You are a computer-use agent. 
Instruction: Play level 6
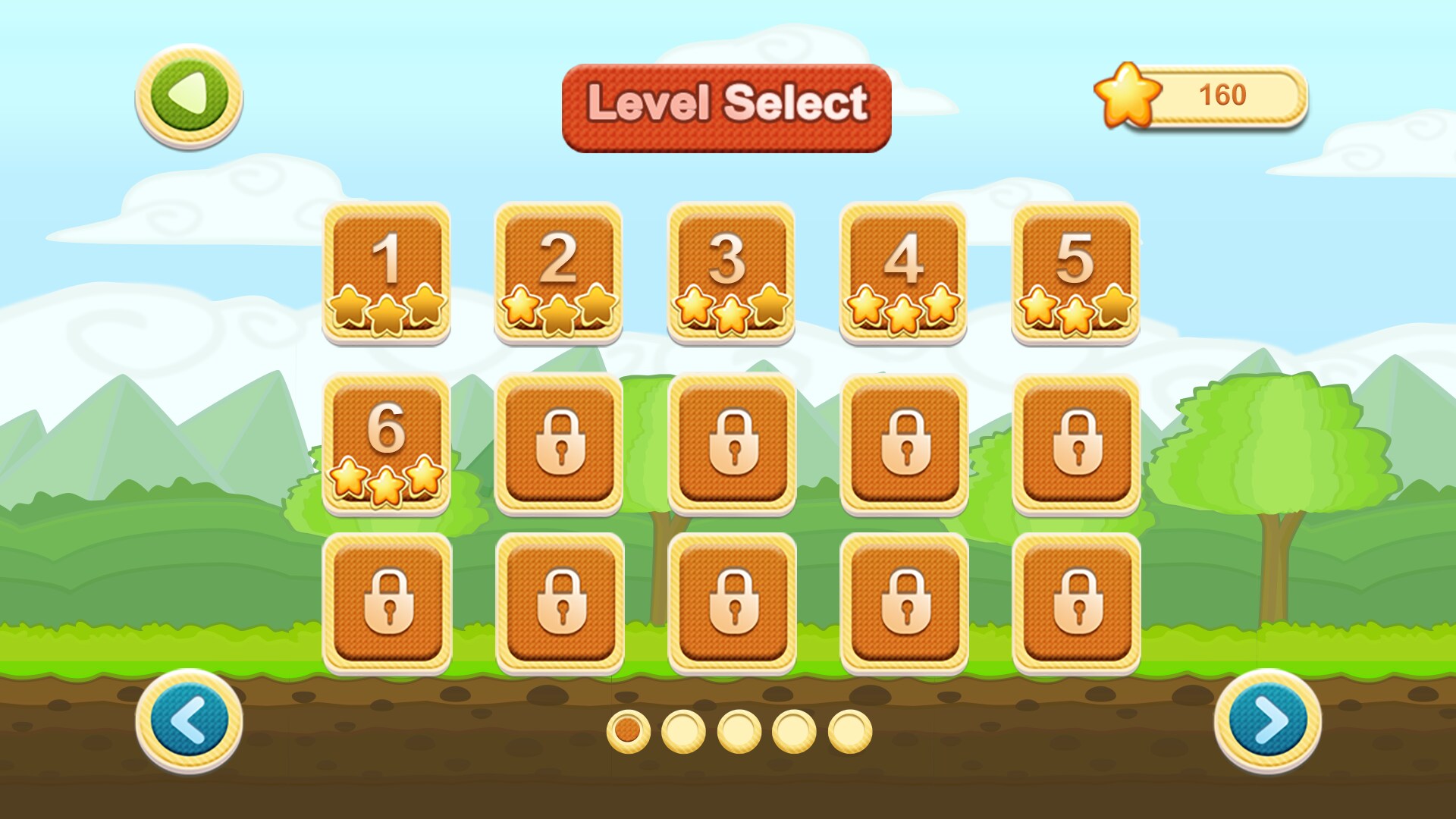point(387,444)
